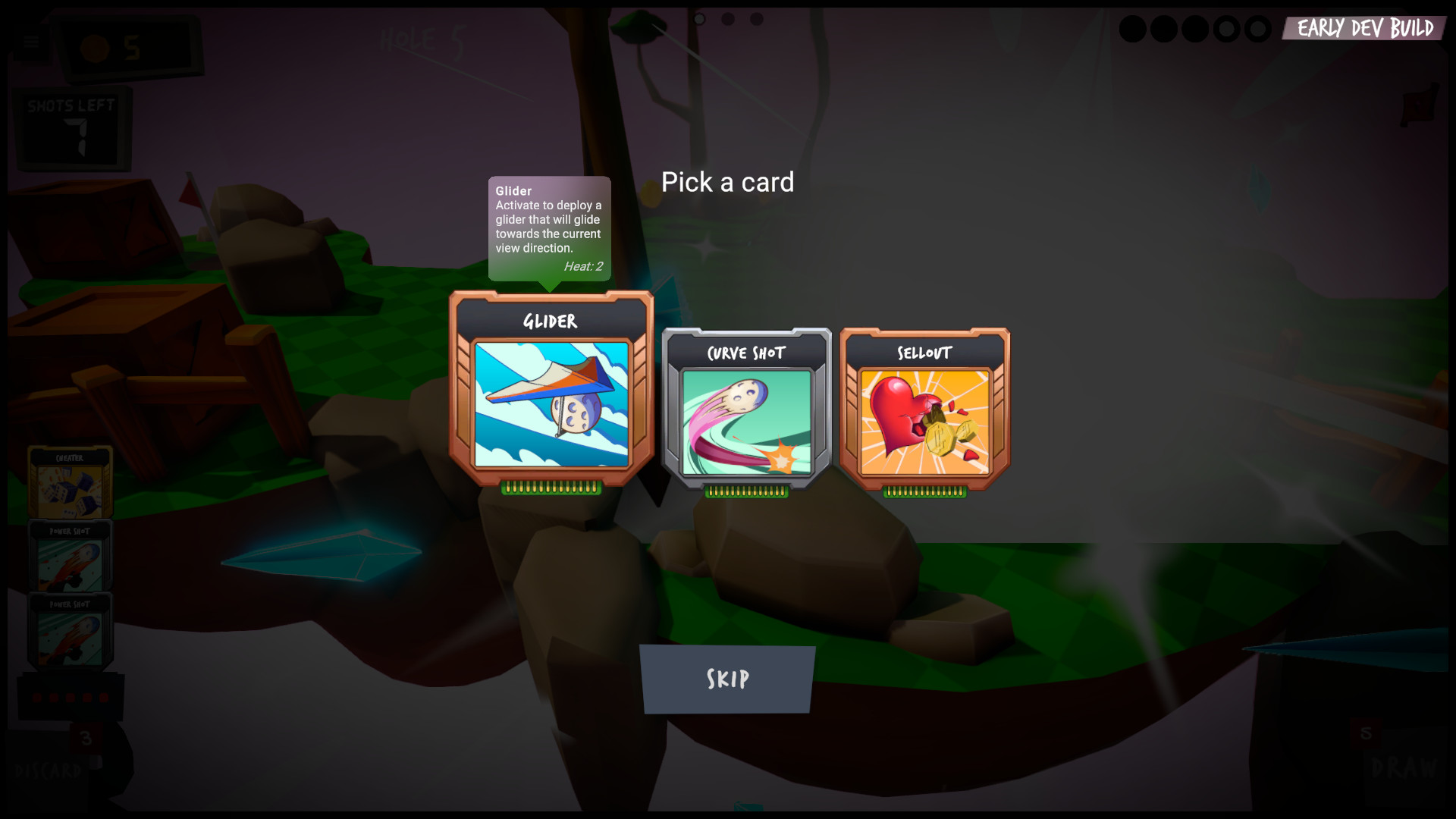This screenshot has width=1456, height=819.
Task: Select the bottom Power Shot card in hand
Action: (71, 631)
